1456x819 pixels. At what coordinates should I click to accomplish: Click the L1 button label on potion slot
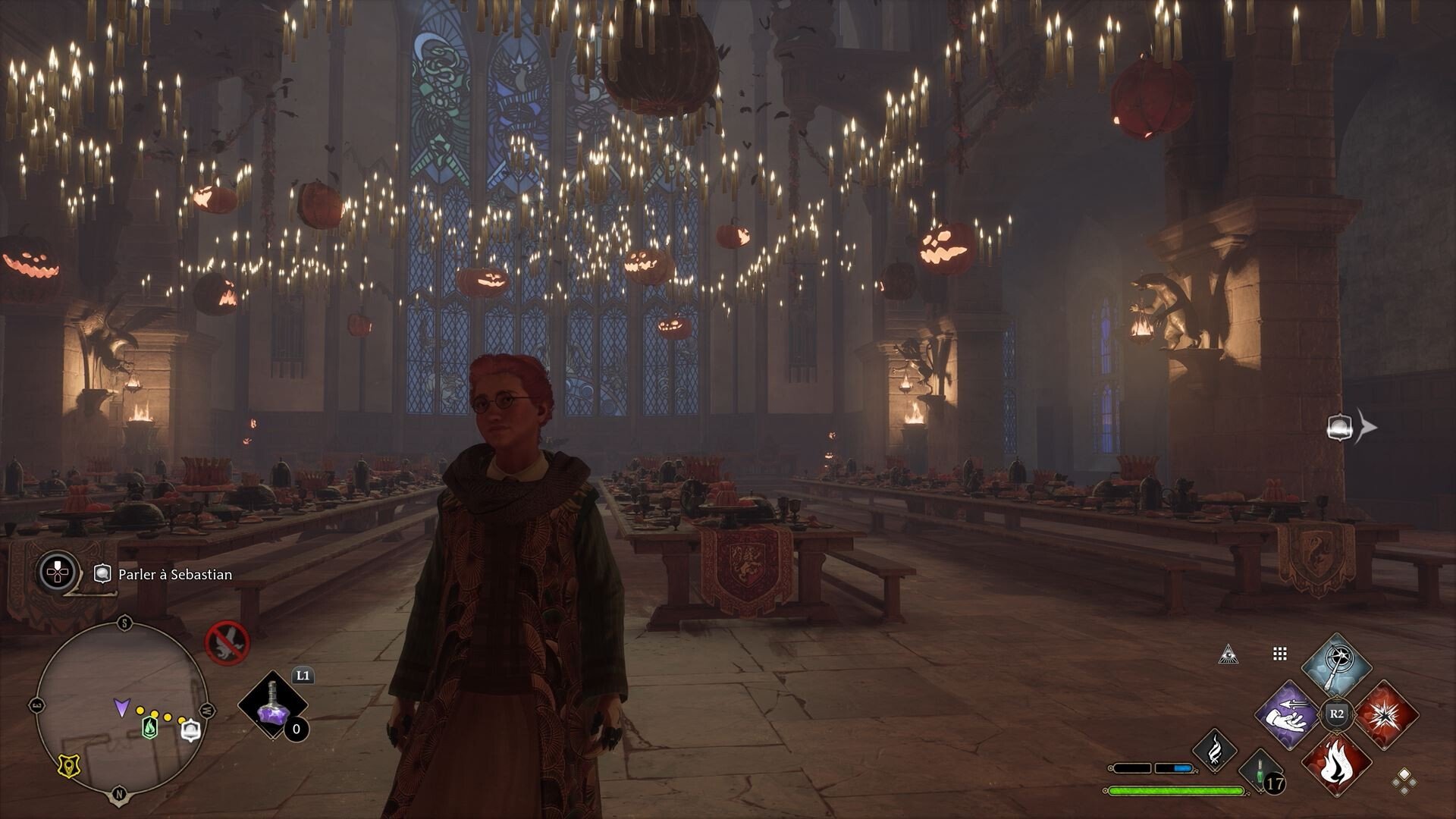pyautogui.click(x=303, y=676)
